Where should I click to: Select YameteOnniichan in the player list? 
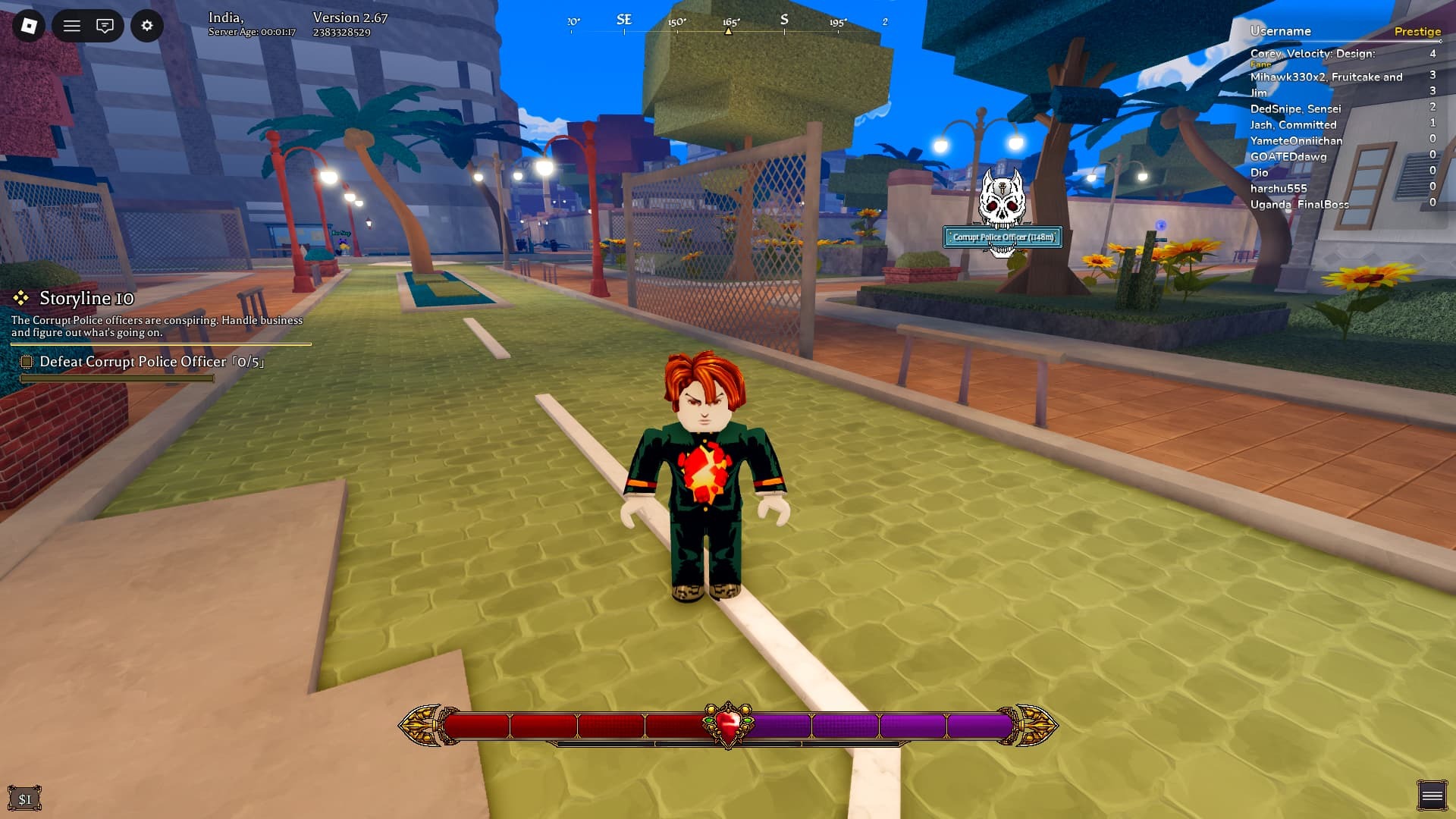(x=1296, y=141)
